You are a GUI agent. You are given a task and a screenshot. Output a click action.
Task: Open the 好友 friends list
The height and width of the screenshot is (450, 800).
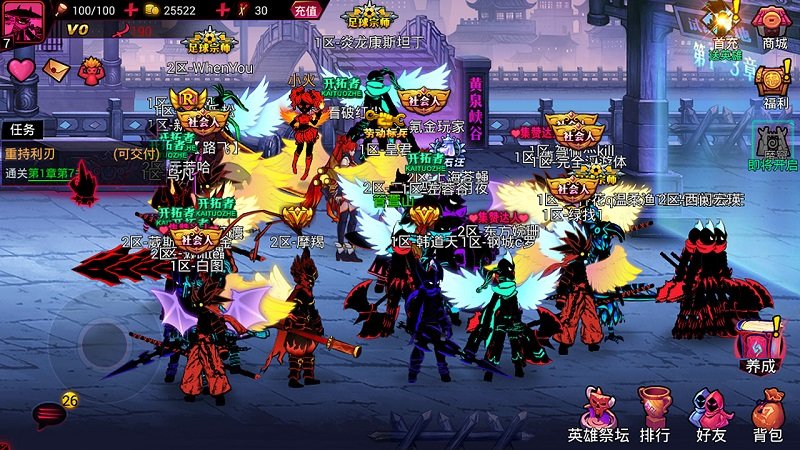click(x=711, y=415)
